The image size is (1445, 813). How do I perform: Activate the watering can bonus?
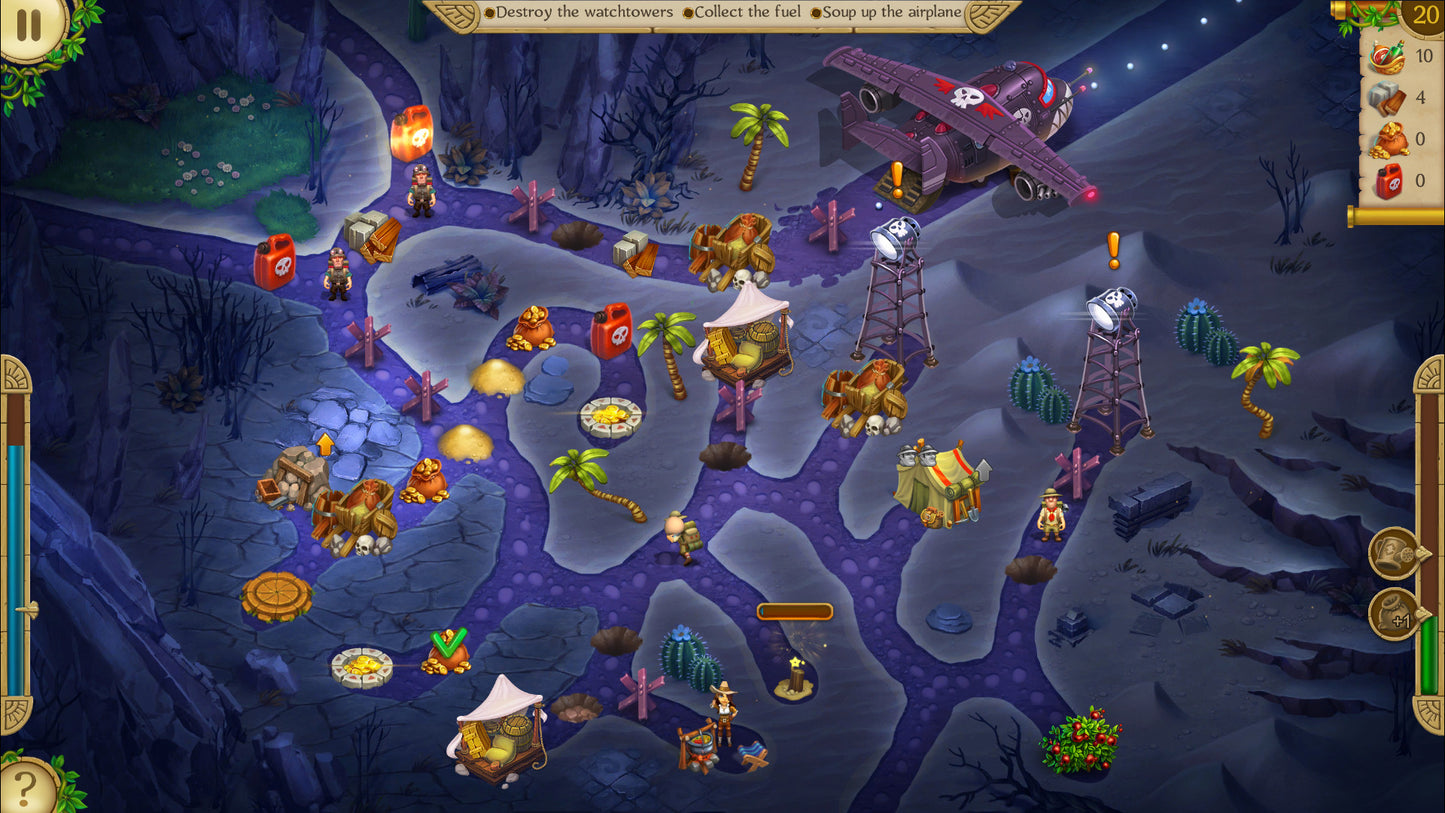pos(1395,553)
